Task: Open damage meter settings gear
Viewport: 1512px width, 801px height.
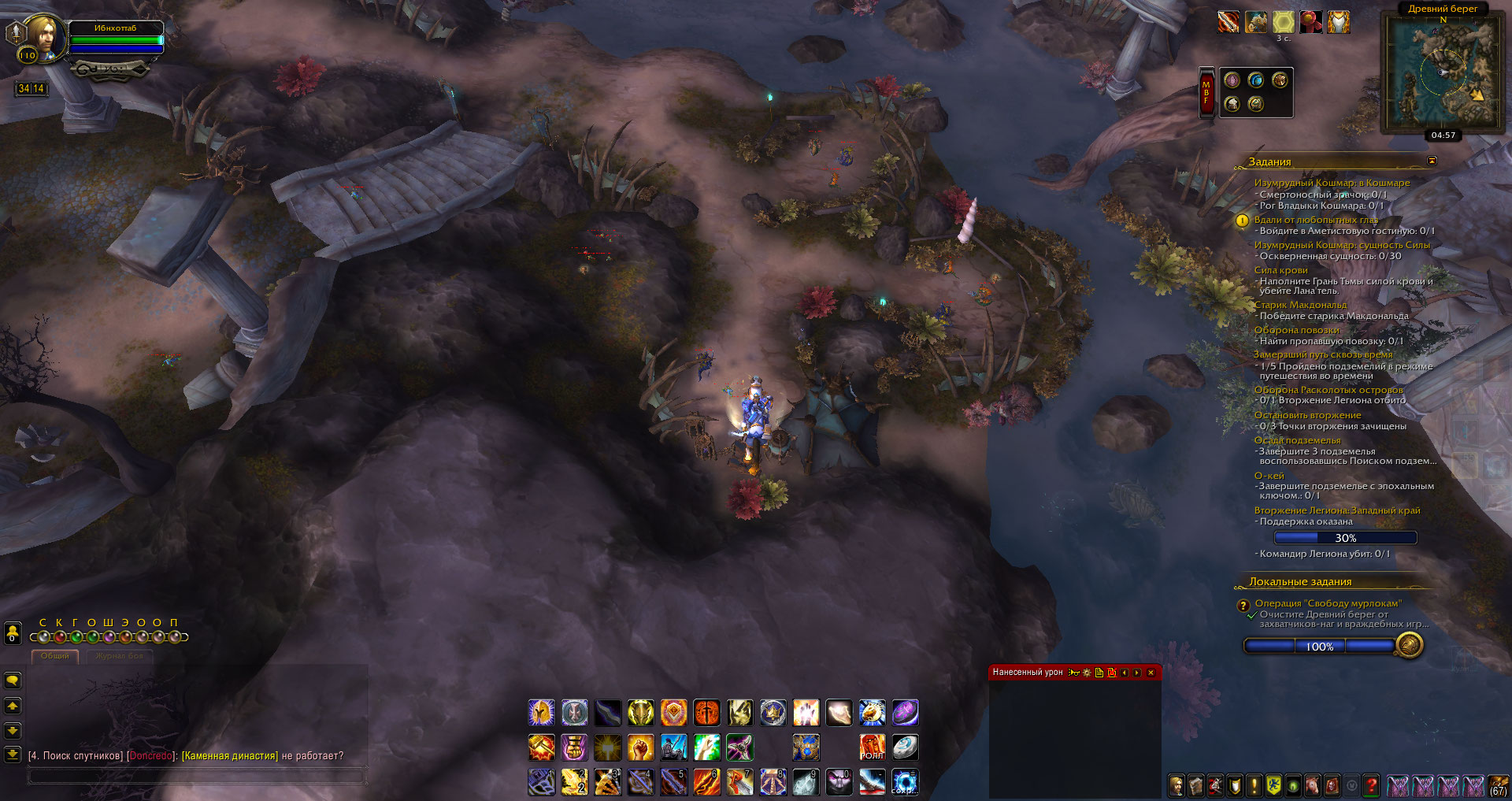Action: (1087, 673)
